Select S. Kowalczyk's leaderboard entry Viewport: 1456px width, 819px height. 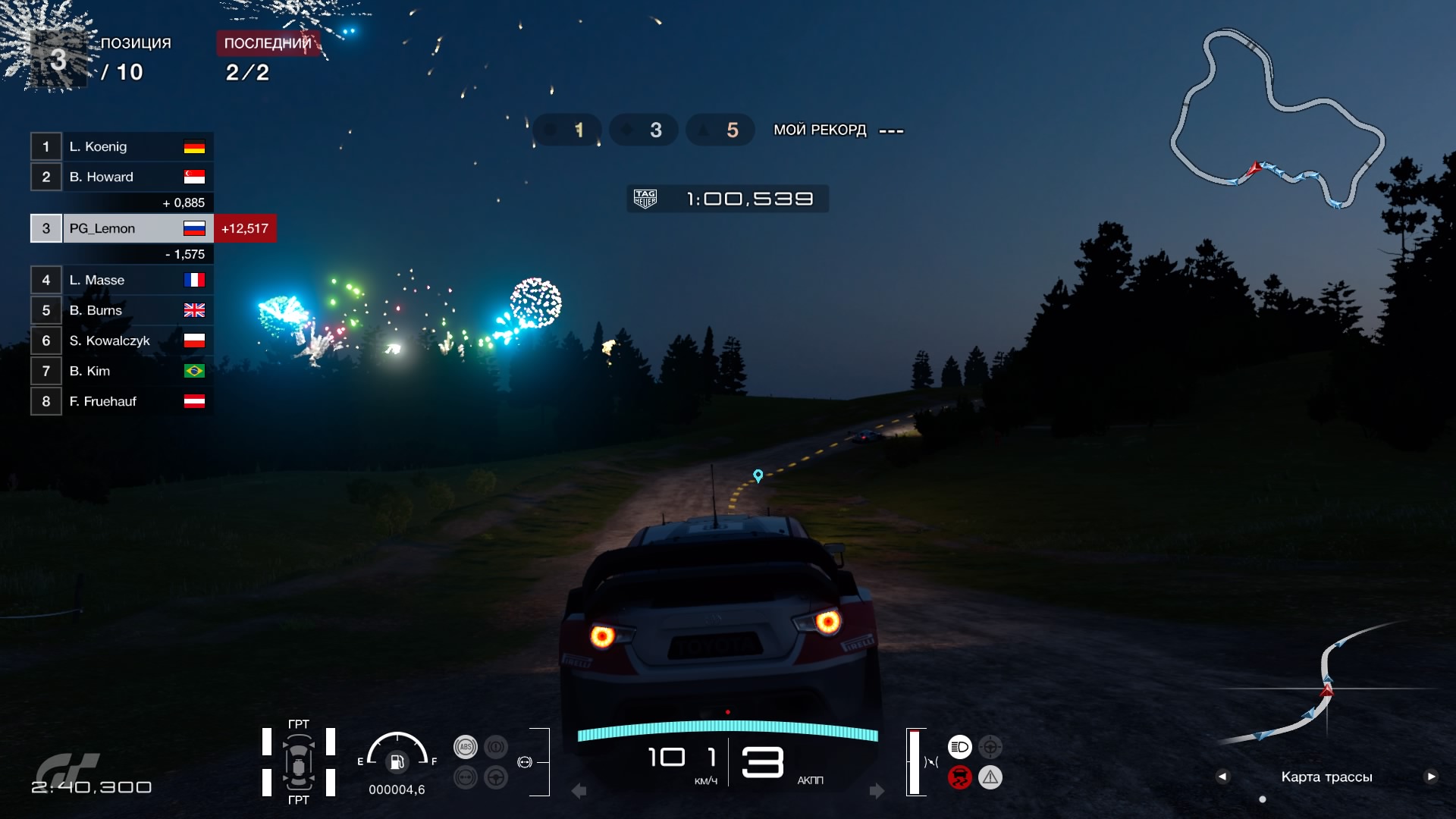(121, 340)
